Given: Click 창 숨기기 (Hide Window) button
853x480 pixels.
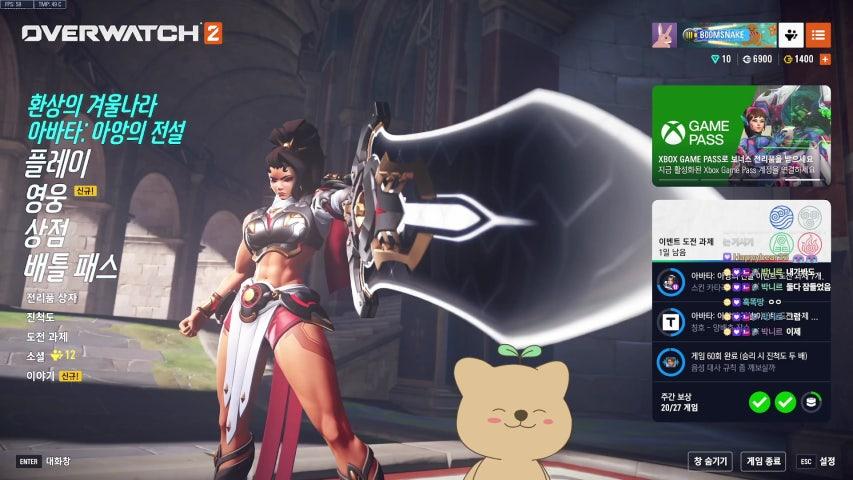Looking at the screenshot, I should pos(710,461).
